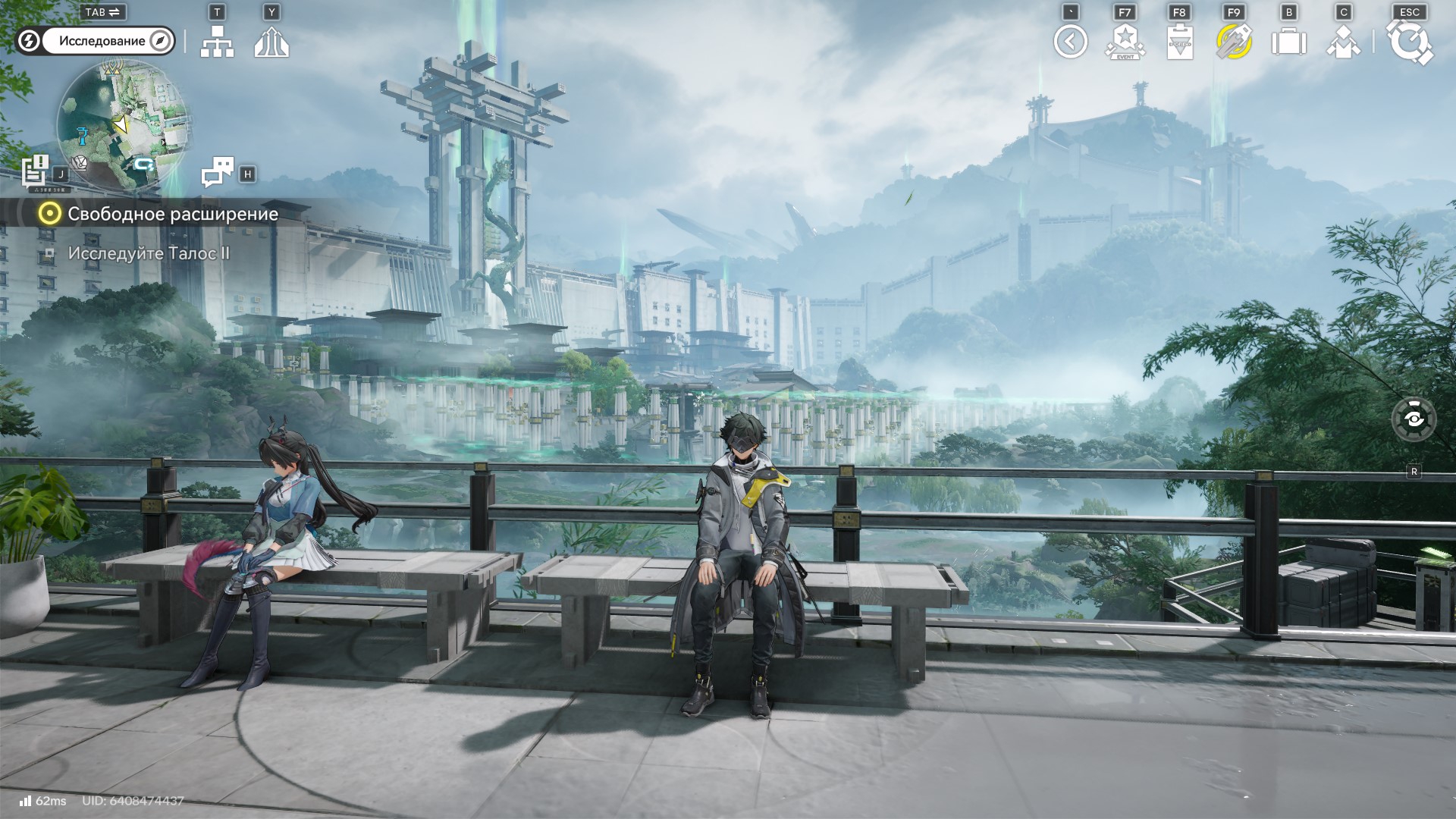Screen dimensions: 1456x819
Task: Activate the eye scan ability button
Action: (x=1414, y=419)
